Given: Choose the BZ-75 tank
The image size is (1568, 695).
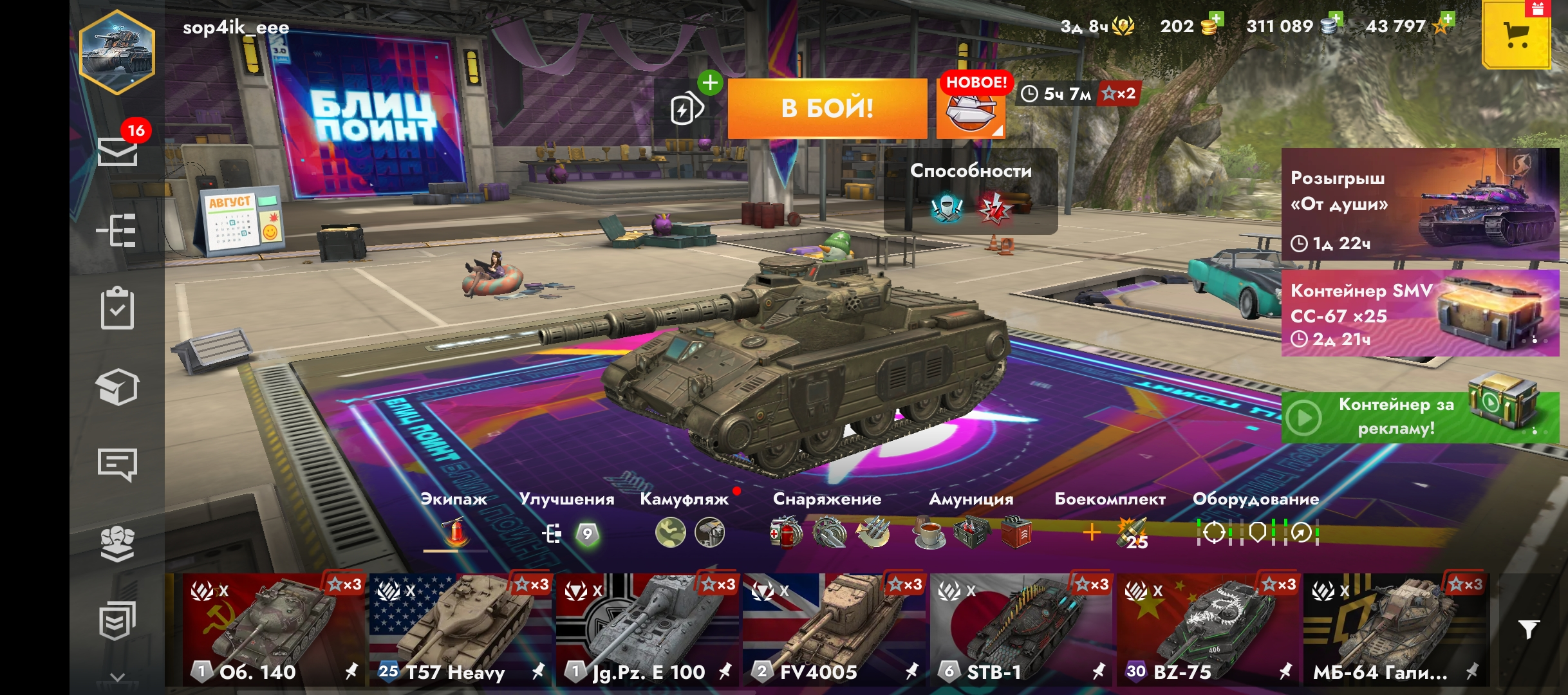Looking at the screenshot, I should 1208,629.
